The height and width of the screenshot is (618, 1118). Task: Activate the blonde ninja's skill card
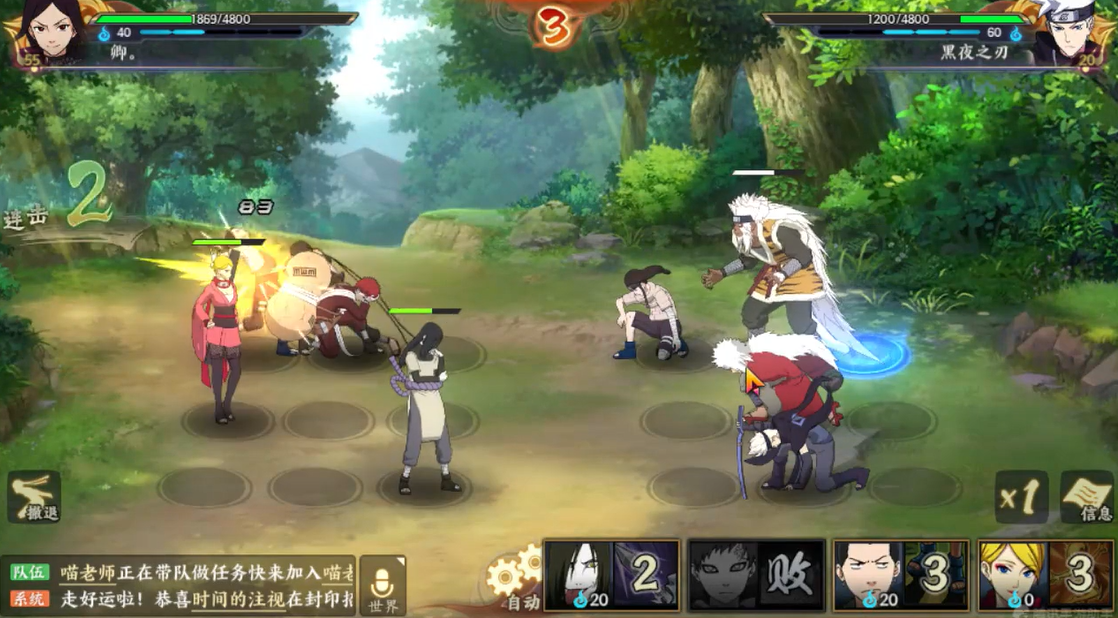point(1045,576)
